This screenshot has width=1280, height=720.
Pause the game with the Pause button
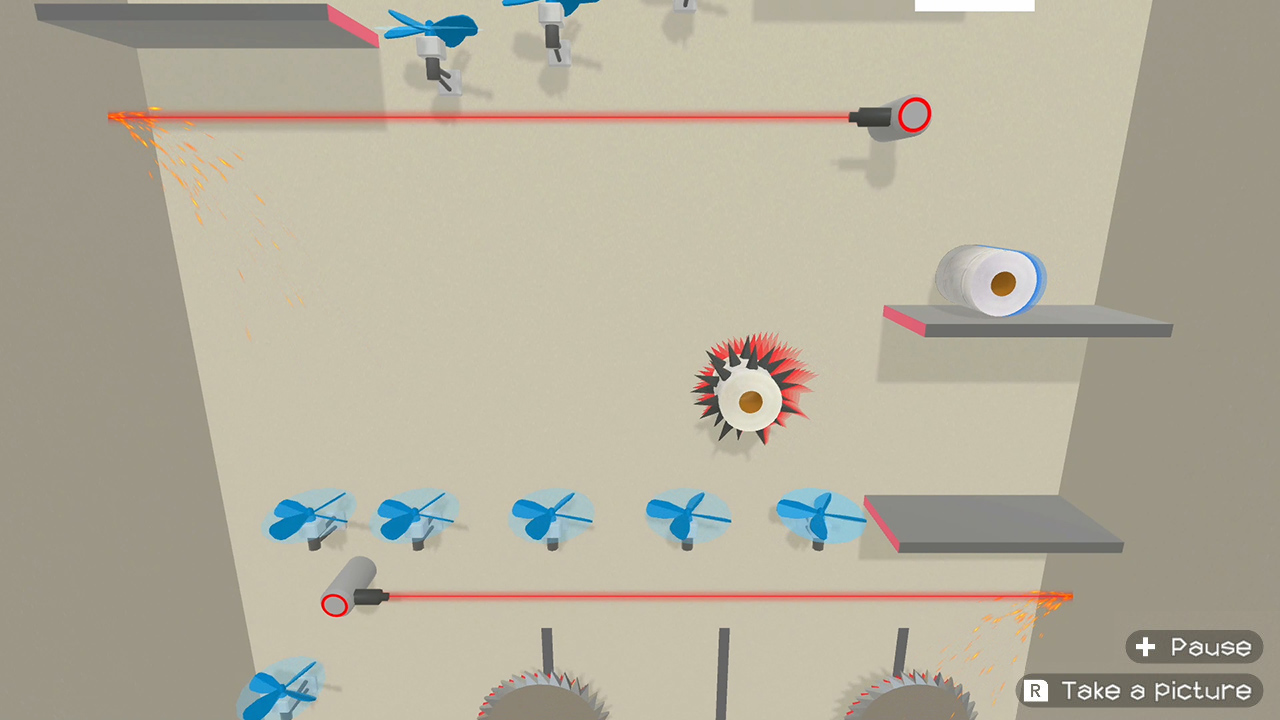pyautogui.click(x=1193, y=647)
